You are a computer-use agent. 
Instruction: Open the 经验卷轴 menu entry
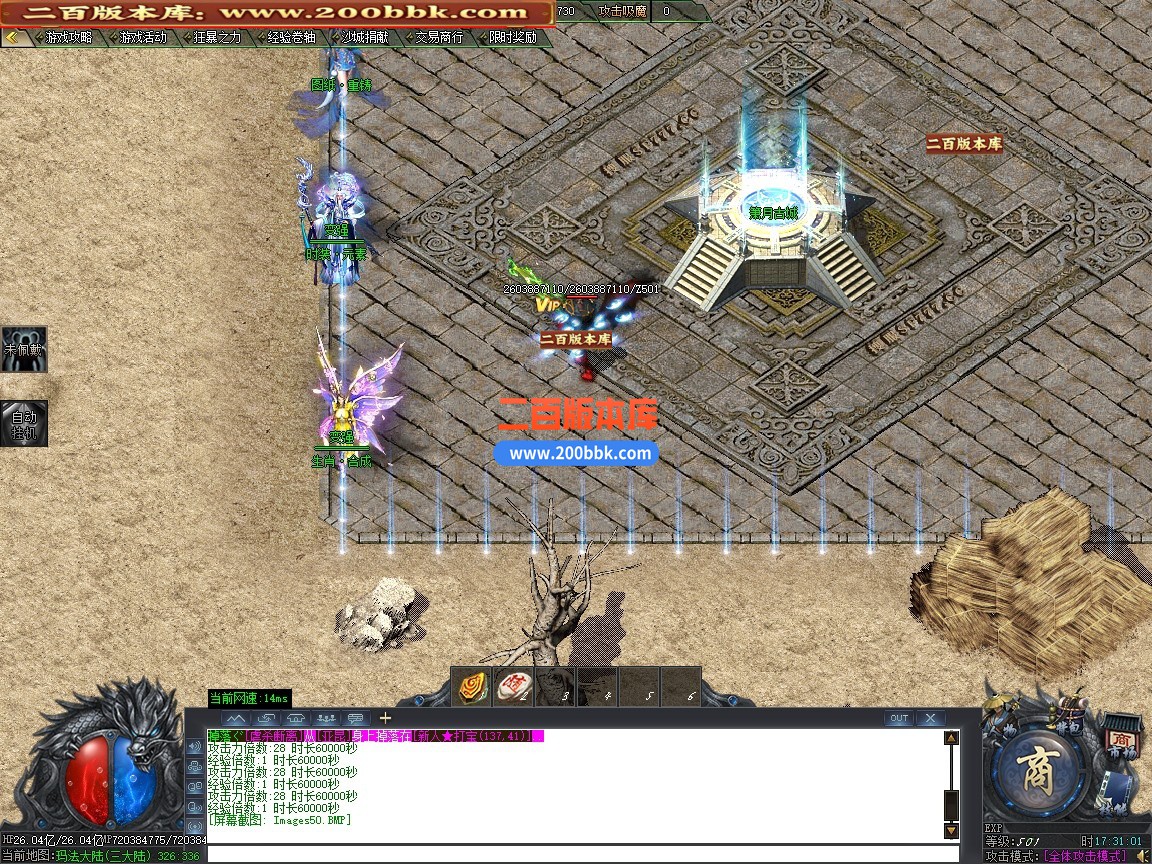click(x=290, y=38)
